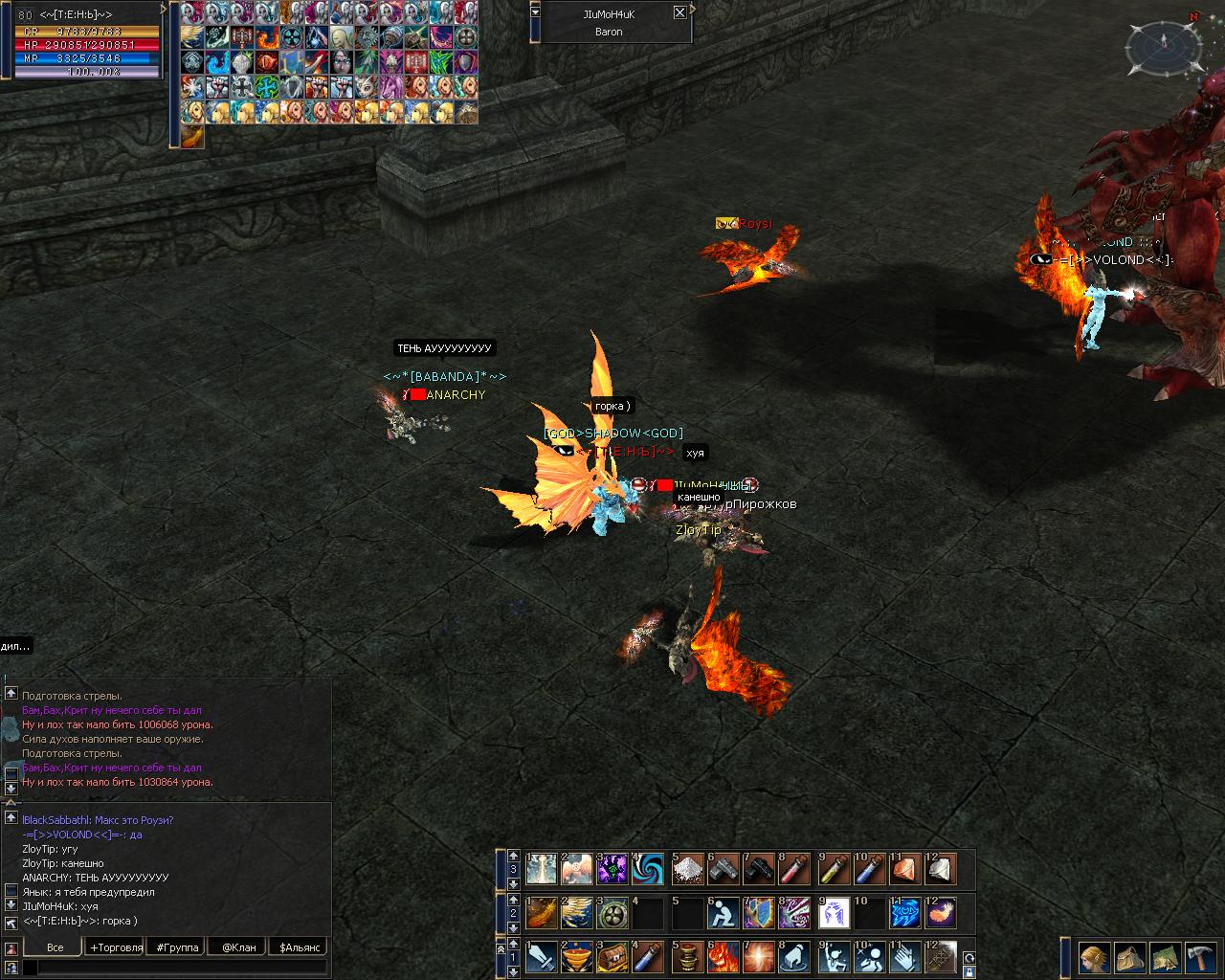Open the character status menu icon
1225x980 pixels.
(x=1095, y=957)
